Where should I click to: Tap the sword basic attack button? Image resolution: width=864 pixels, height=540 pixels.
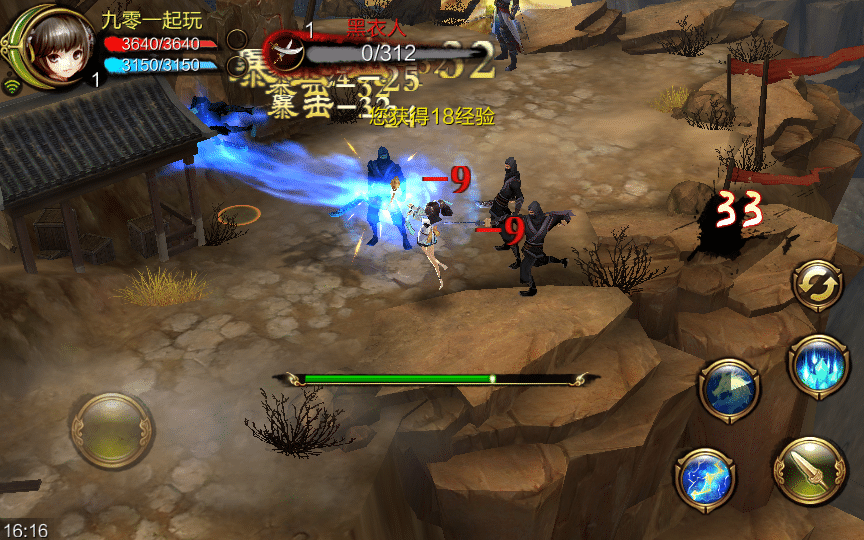809,472
